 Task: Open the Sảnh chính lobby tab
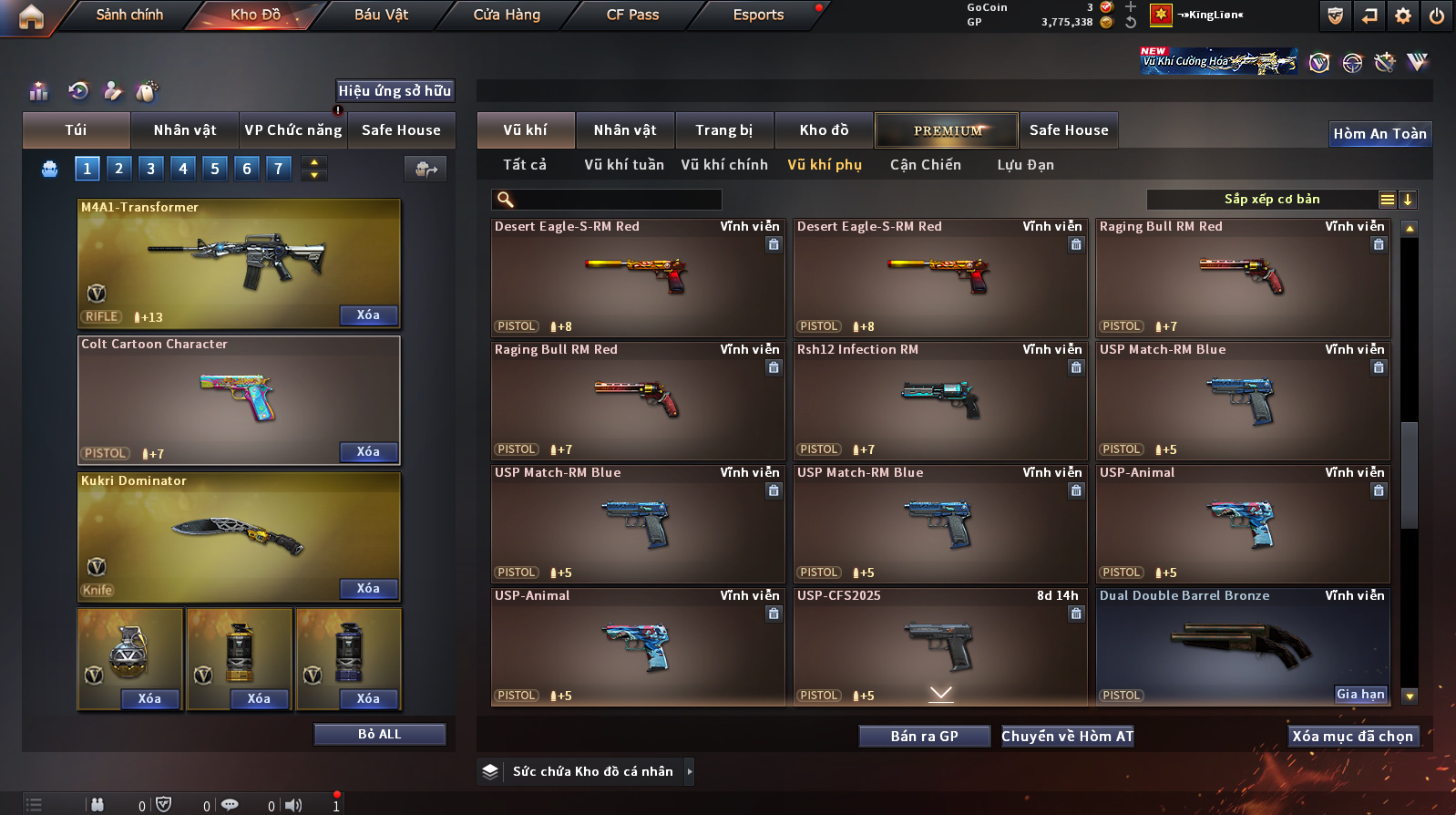click(x=129, y=15)
